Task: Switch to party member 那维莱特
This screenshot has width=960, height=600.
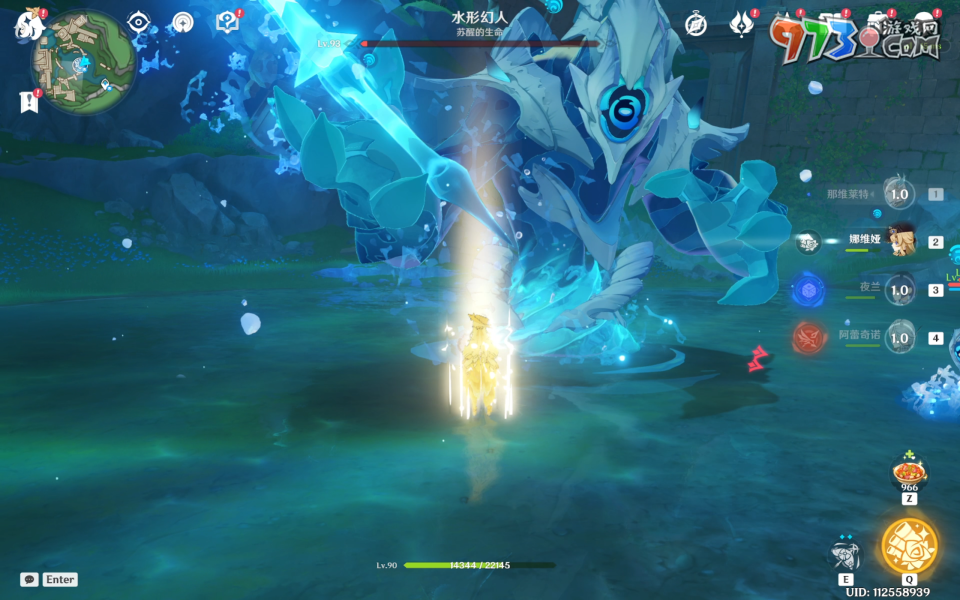Action: 900,194
